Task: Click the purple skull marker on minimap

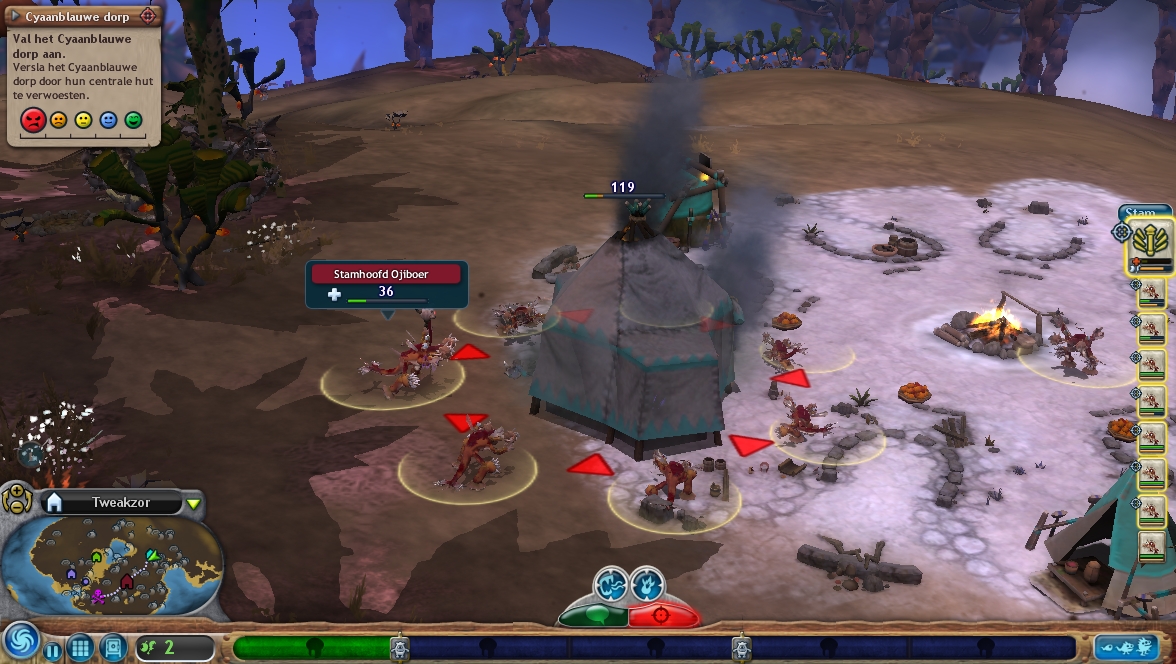Action: (x=98, y=596)
